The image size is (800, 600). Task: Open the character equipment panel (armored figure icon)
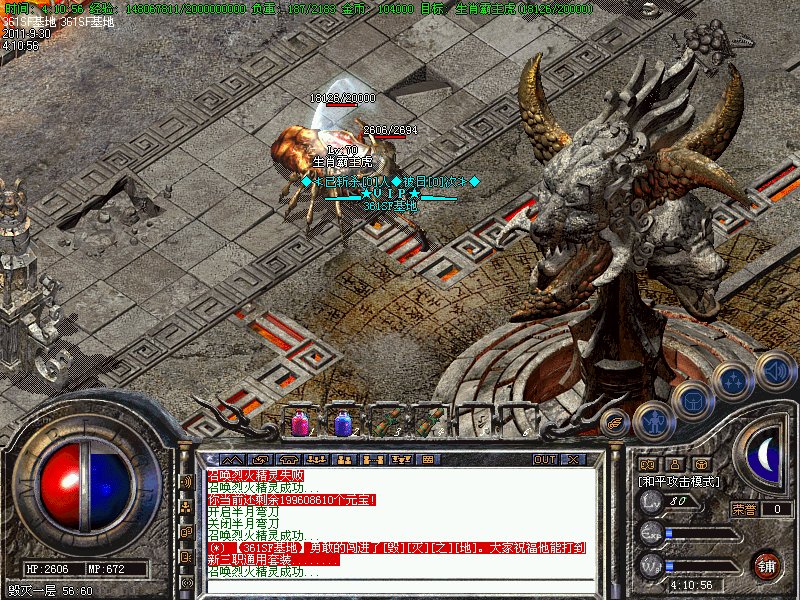coord(652,422)
